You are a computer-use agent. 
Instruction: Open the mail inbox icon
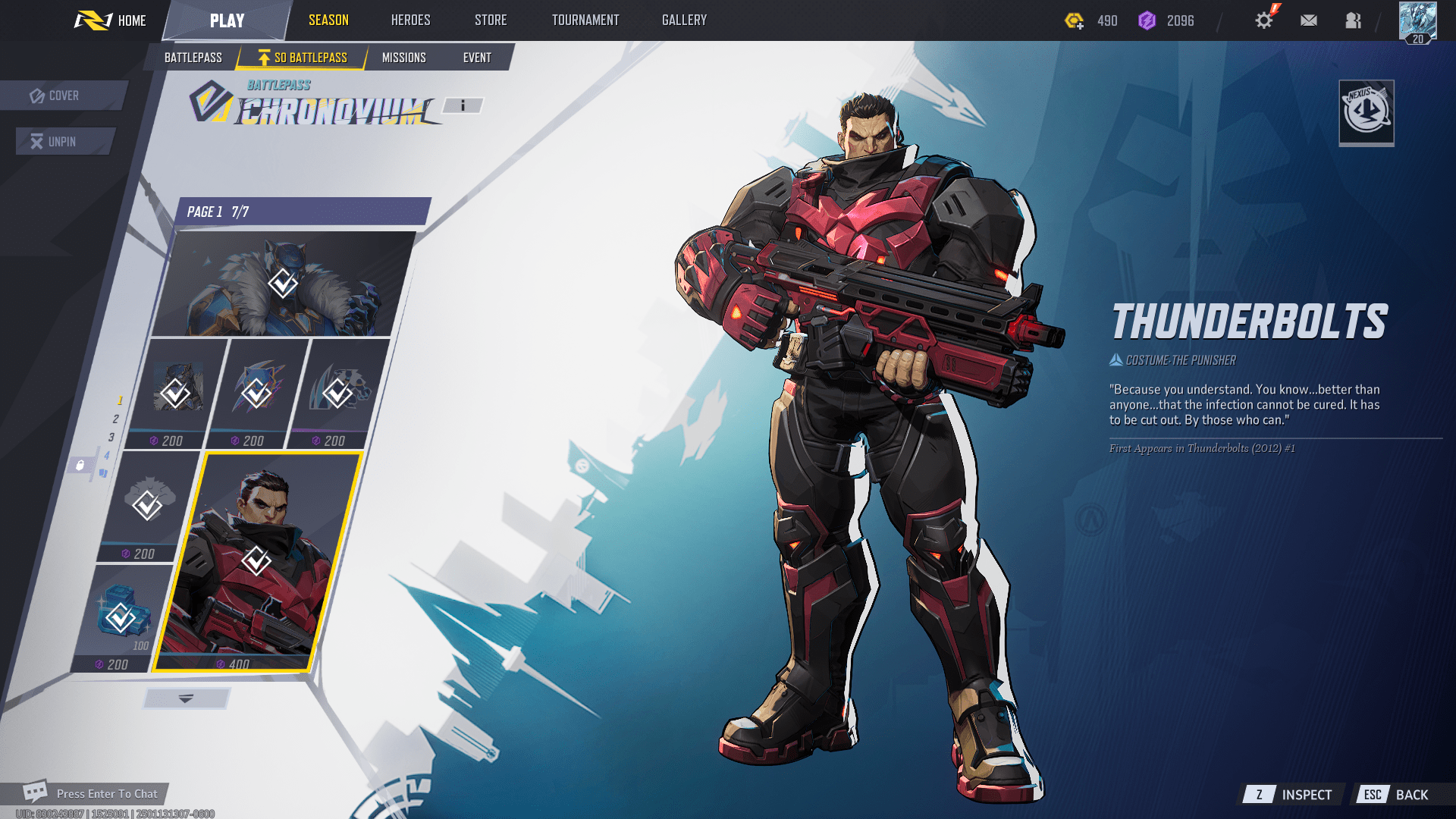1307,20
